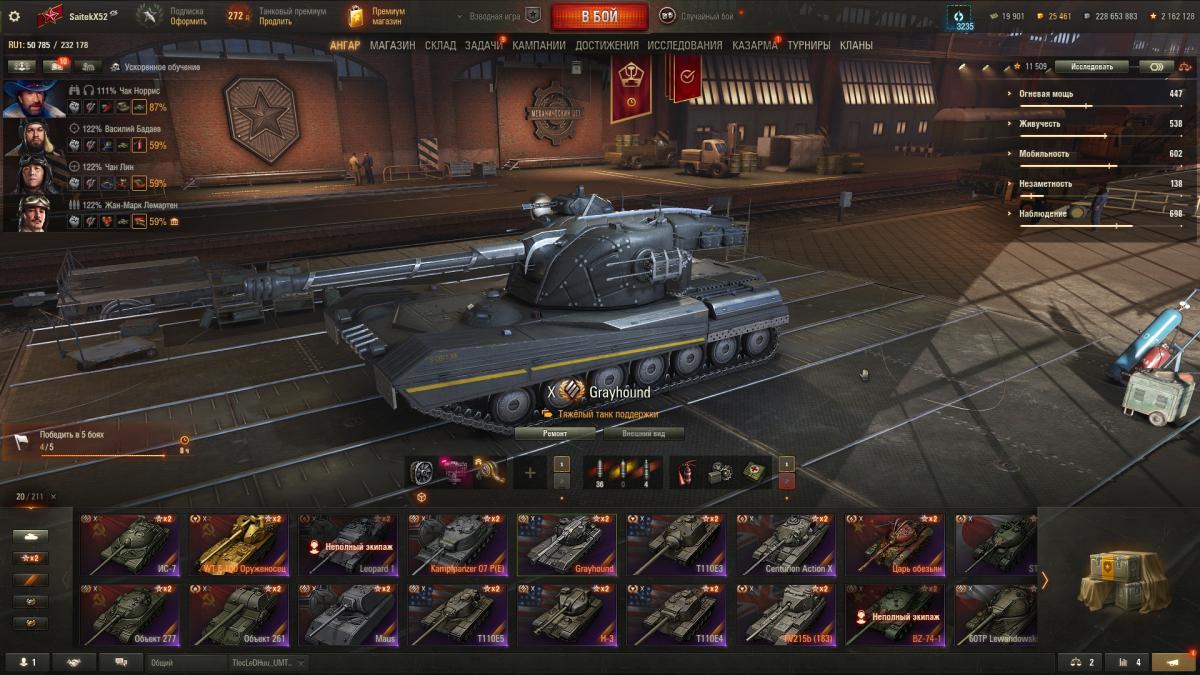
Task: Open the СКЛАД tab
Action: (x=440, y=45)
